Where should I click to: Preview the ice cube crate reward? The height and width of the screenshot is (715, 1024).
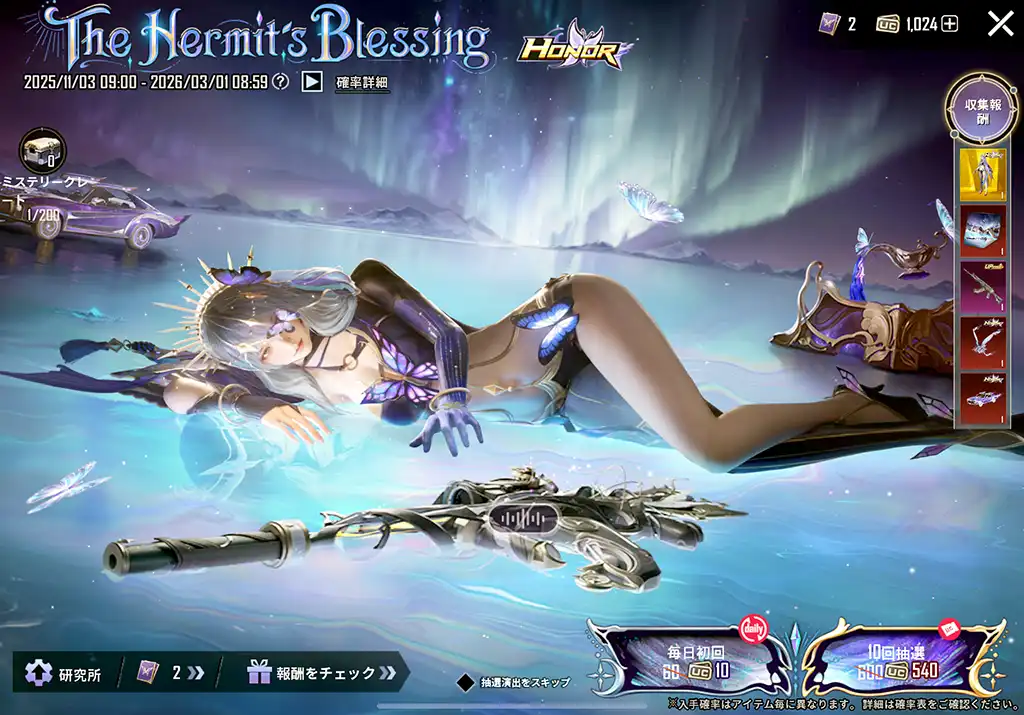[x=982, y=231]
